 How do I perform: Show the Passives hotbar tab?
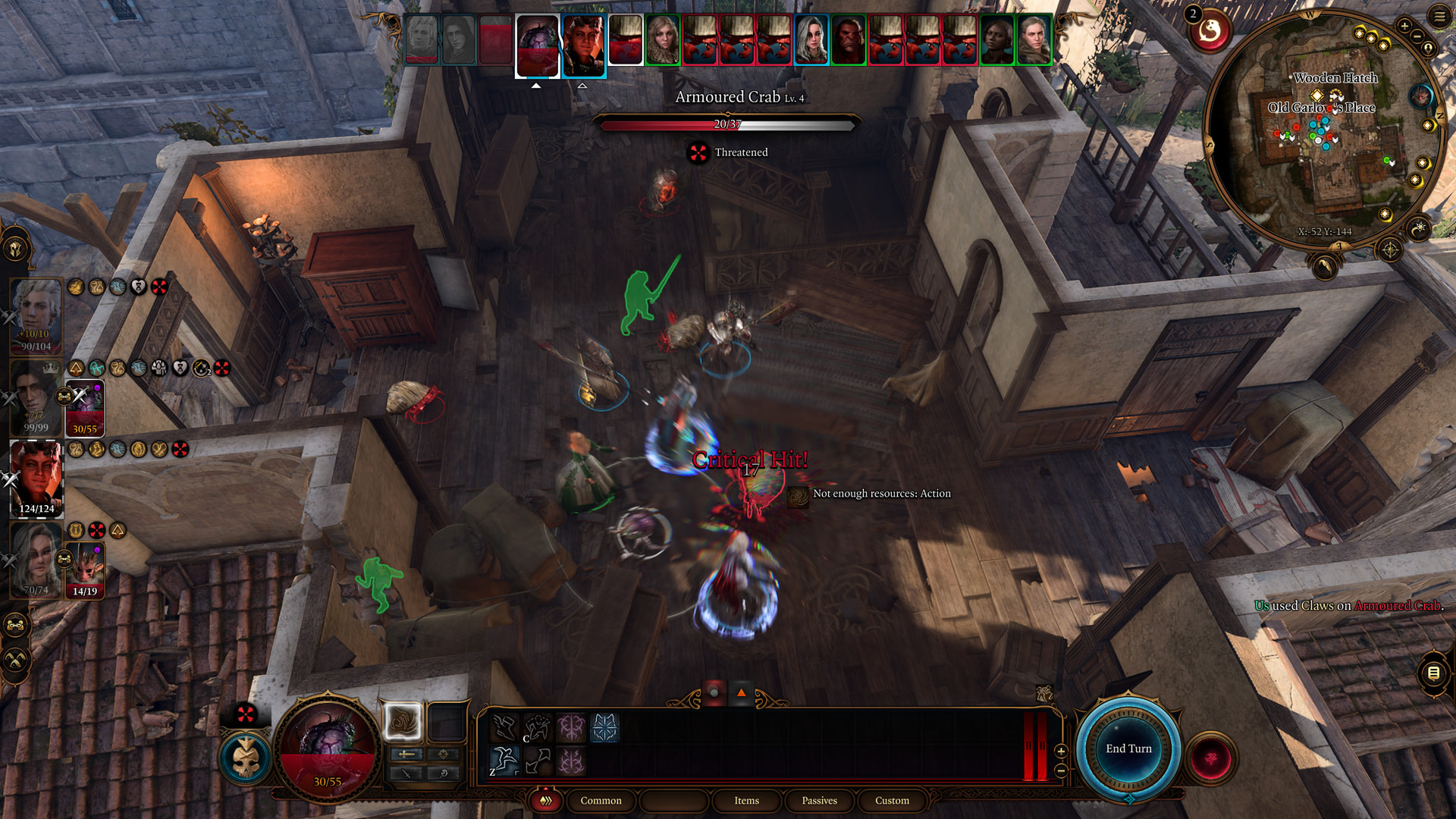point(819,800)
